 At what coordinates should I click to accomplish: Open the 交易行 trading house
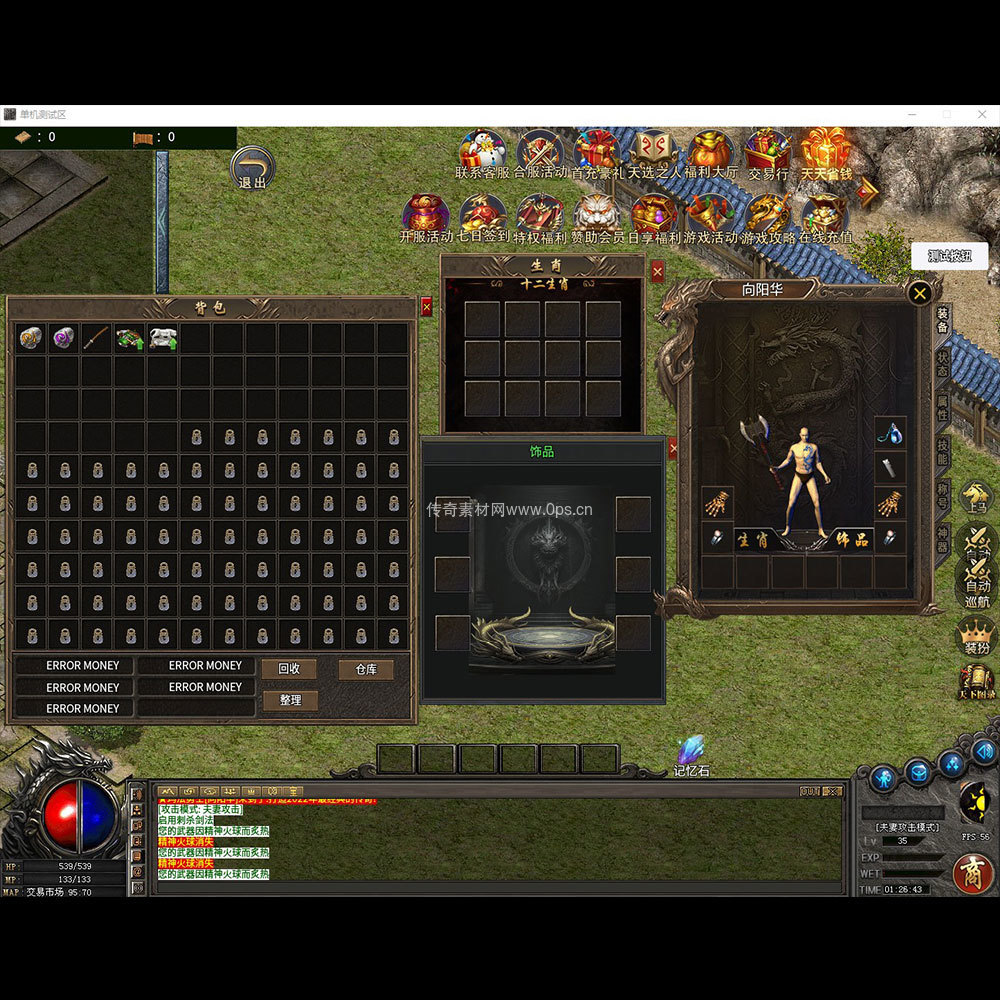coord(768,152)
